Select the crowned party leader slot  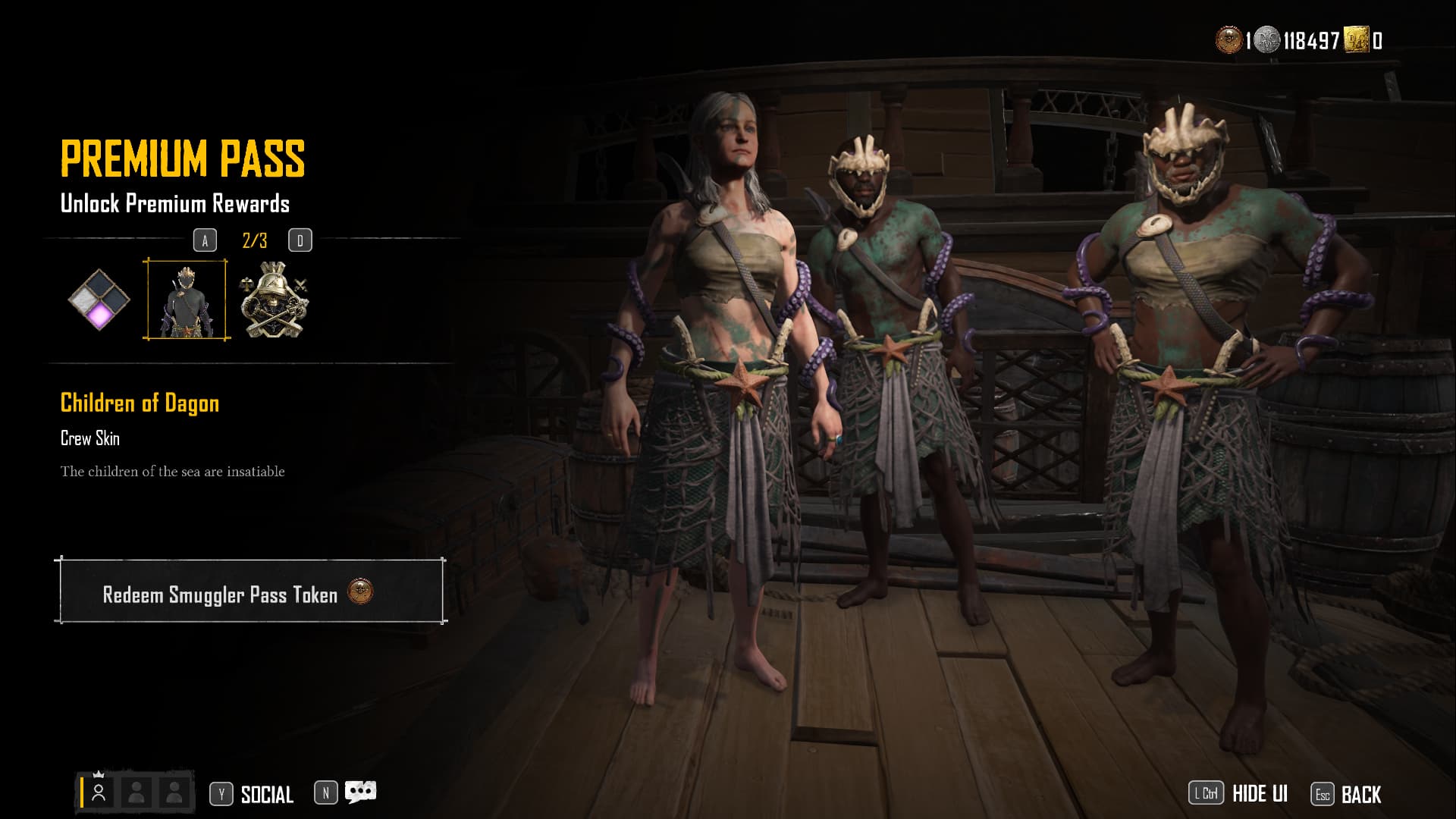(99, 793)
